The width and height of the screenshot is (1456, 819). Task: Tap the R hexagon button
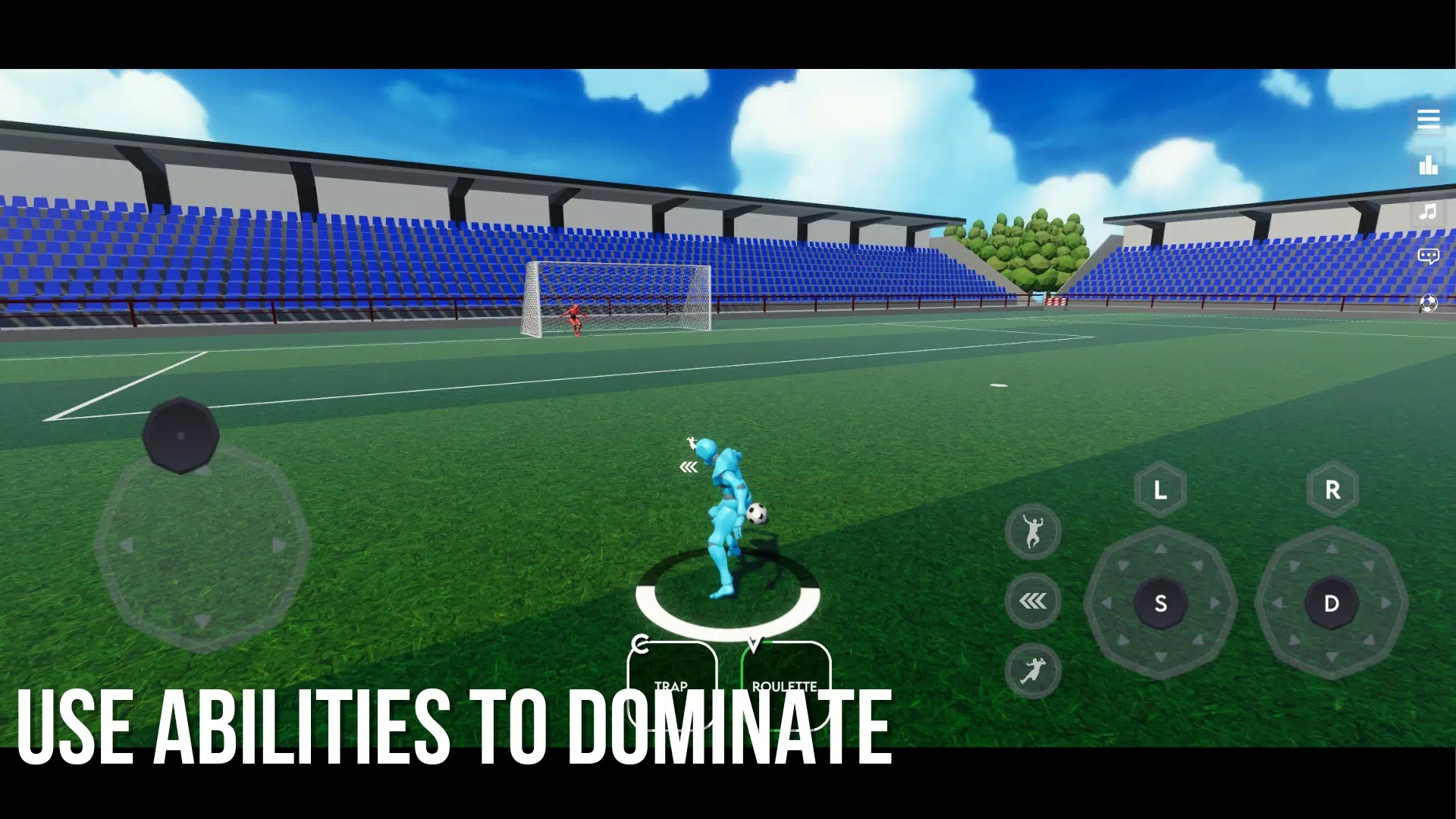1332,489
